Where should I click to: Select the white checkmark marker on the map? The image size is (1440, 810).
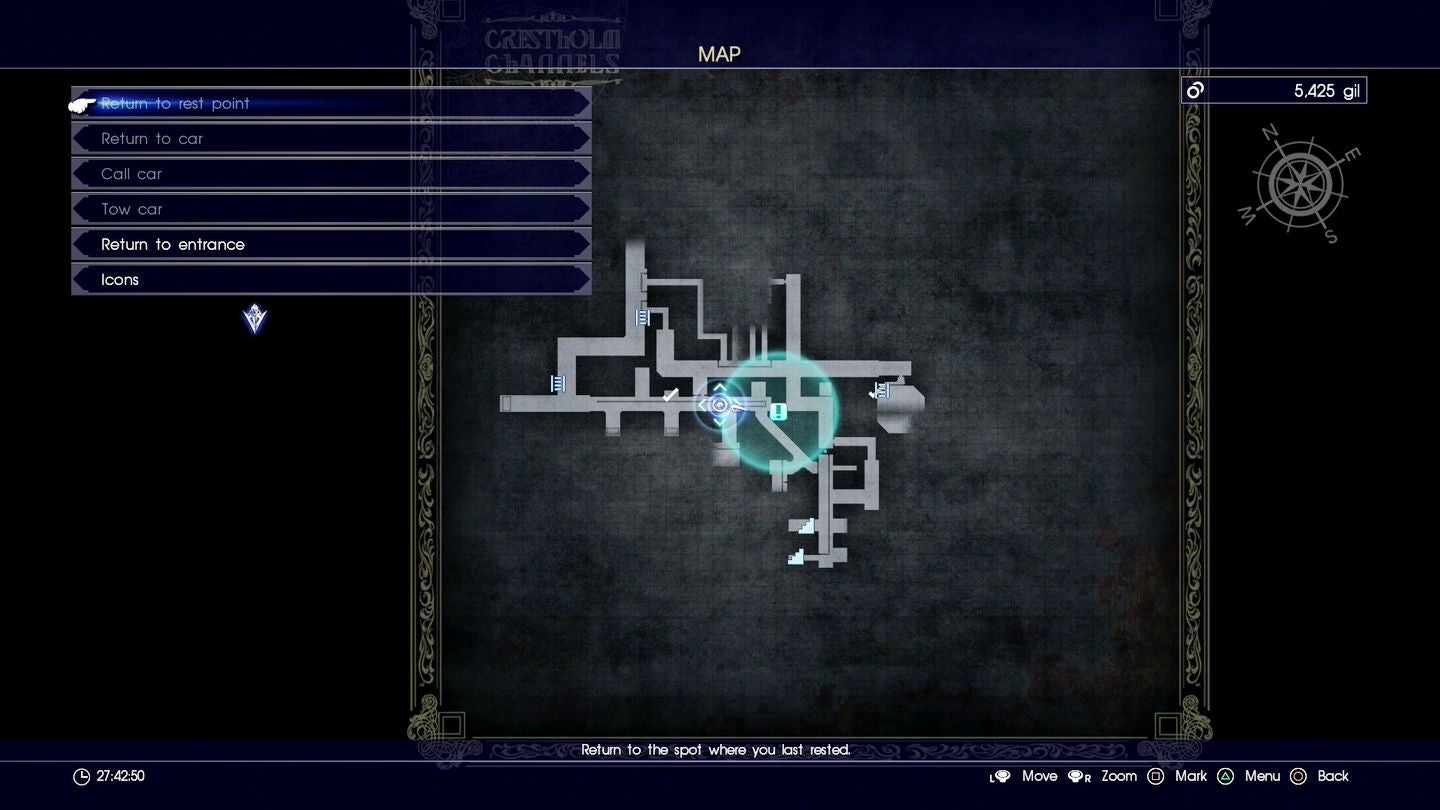670,394
